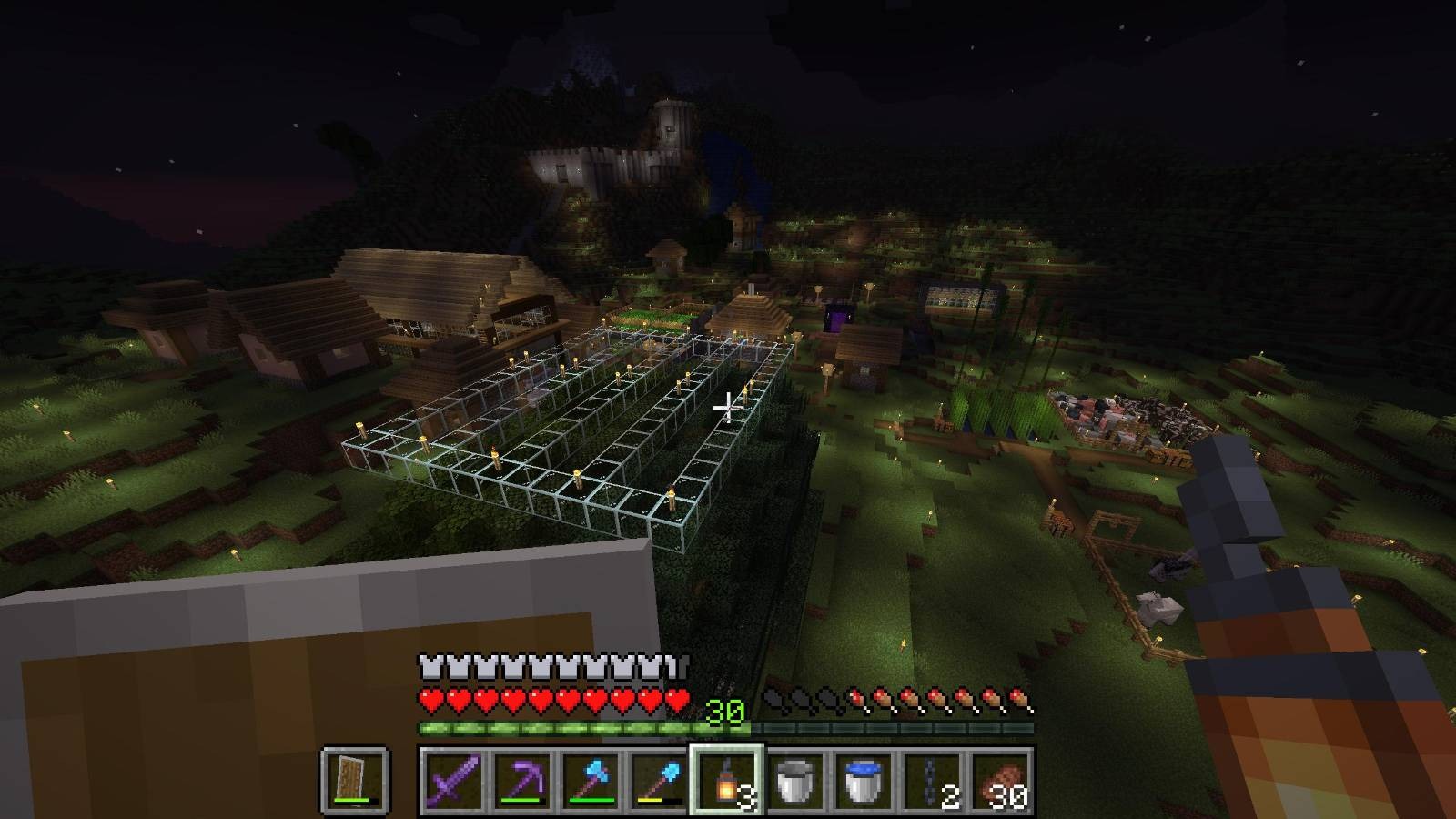1456x819 pixels.
Task: Choose the purple pickaxe in the hotbar
Action: pos(521,780)
